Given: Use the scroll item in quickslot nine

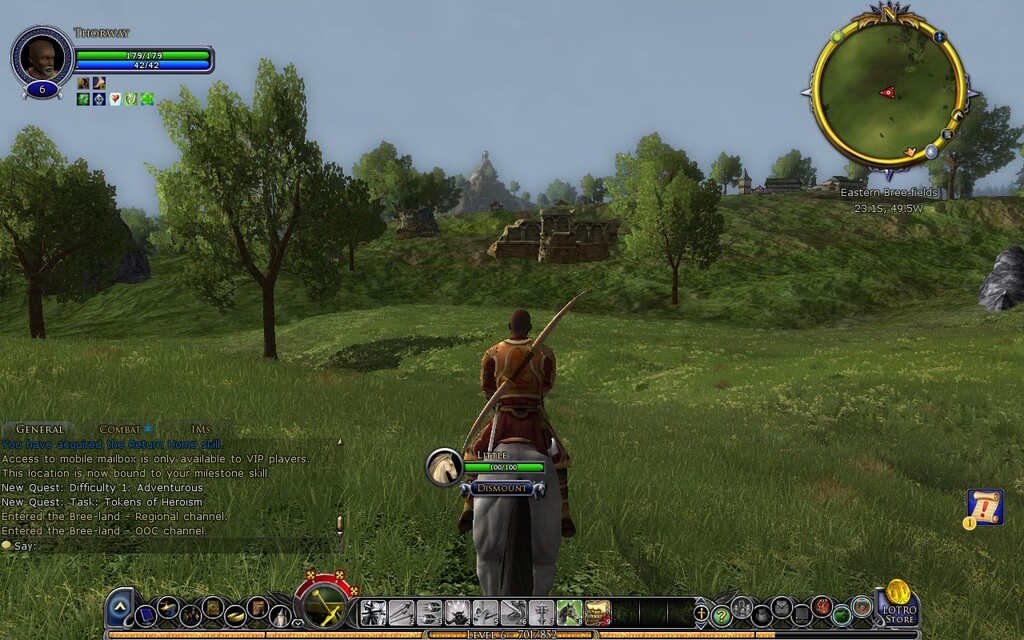Looking at the screenshot, I should pos(597,612).
